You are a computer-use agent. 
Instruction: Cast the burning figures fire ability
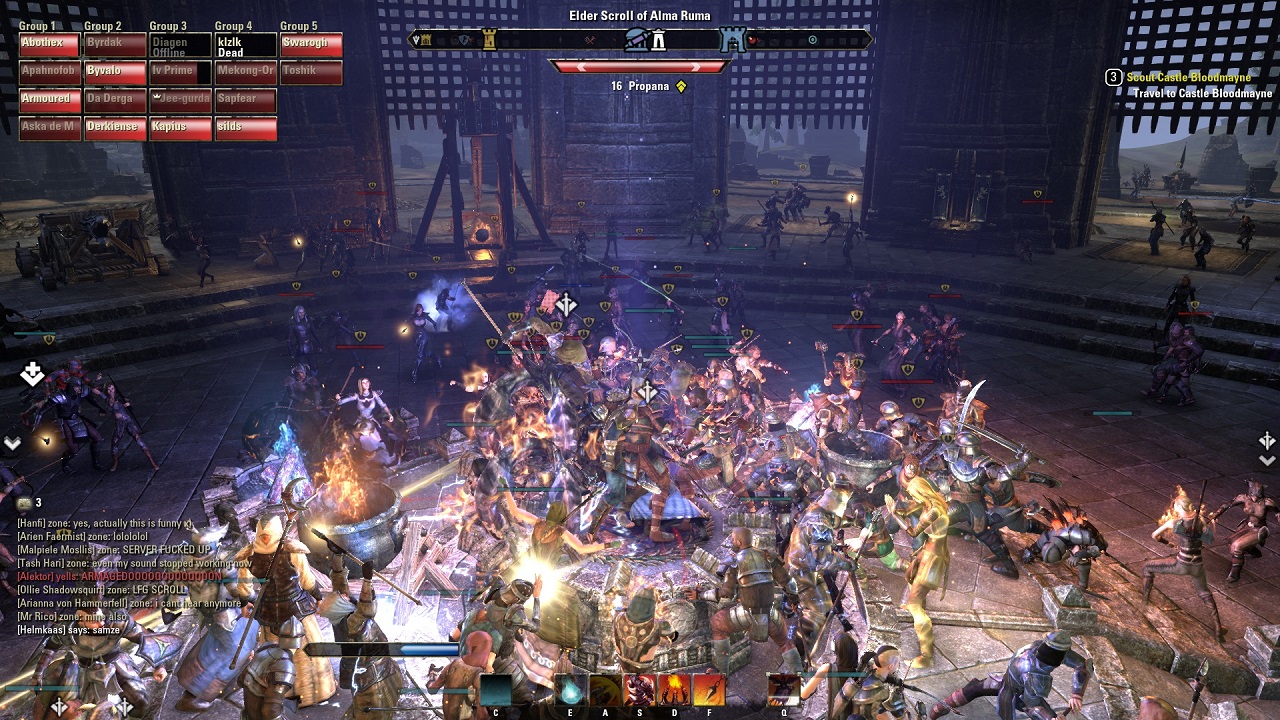[674, 690]
